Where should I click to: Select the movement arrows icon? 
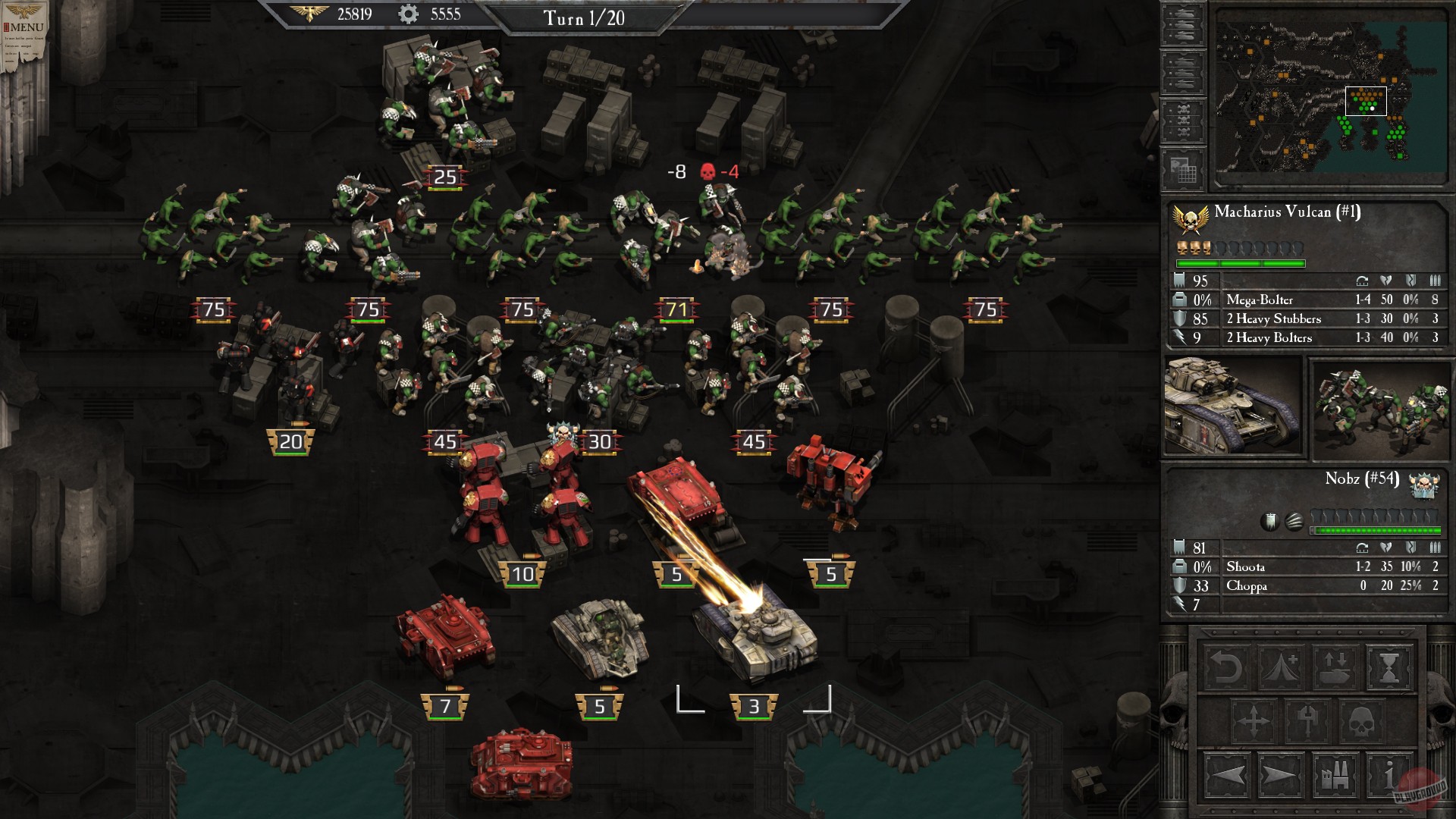coord(1254,720)
